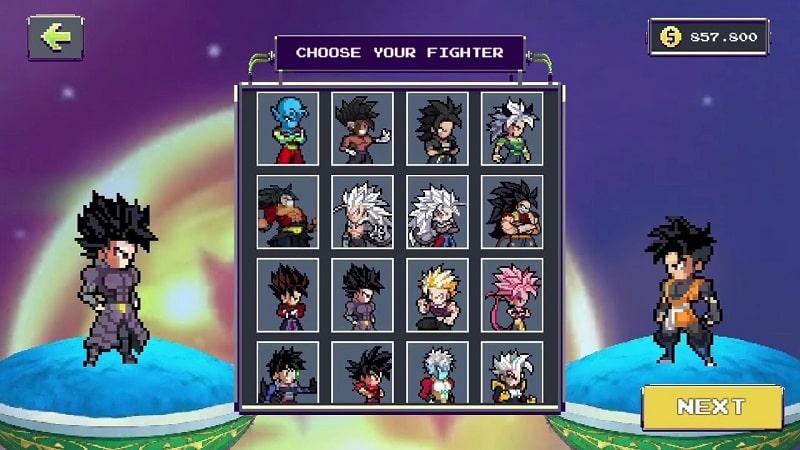Select the white-haired fighter in green top

[512, 128]
